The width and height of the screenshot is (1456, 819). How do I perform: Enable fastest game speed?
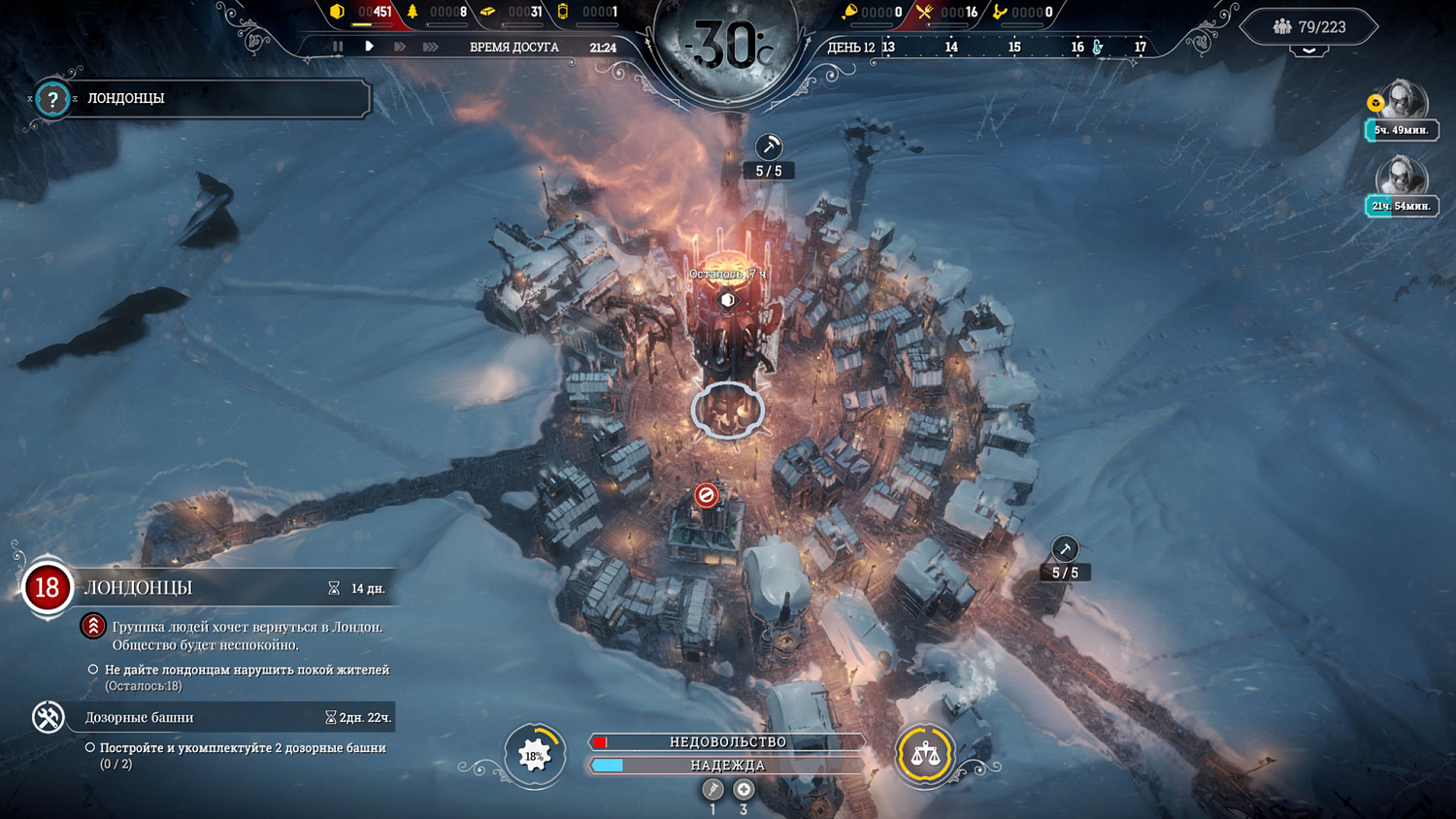(428, 46)
